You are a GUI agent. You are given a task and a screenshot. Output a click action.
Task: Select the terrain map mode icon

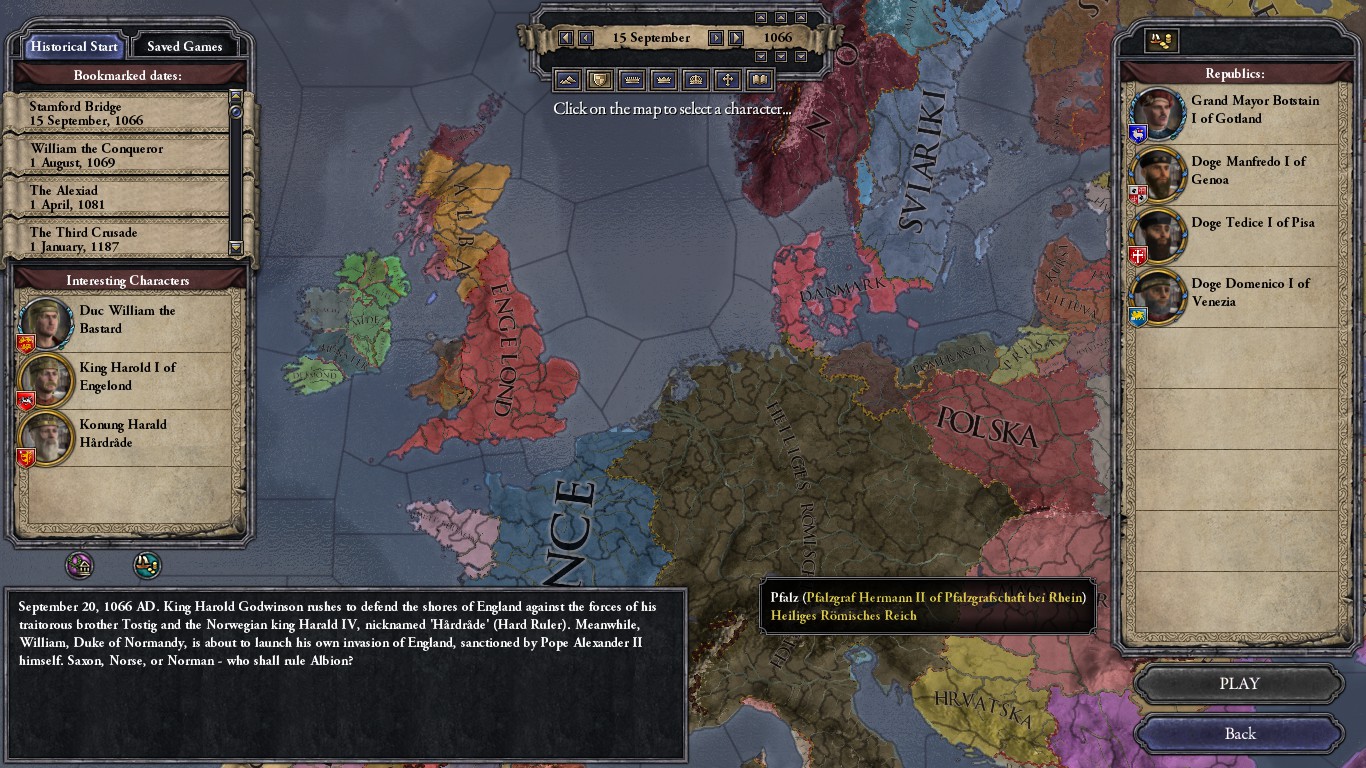pyautogui.click(x=567, y=80)
